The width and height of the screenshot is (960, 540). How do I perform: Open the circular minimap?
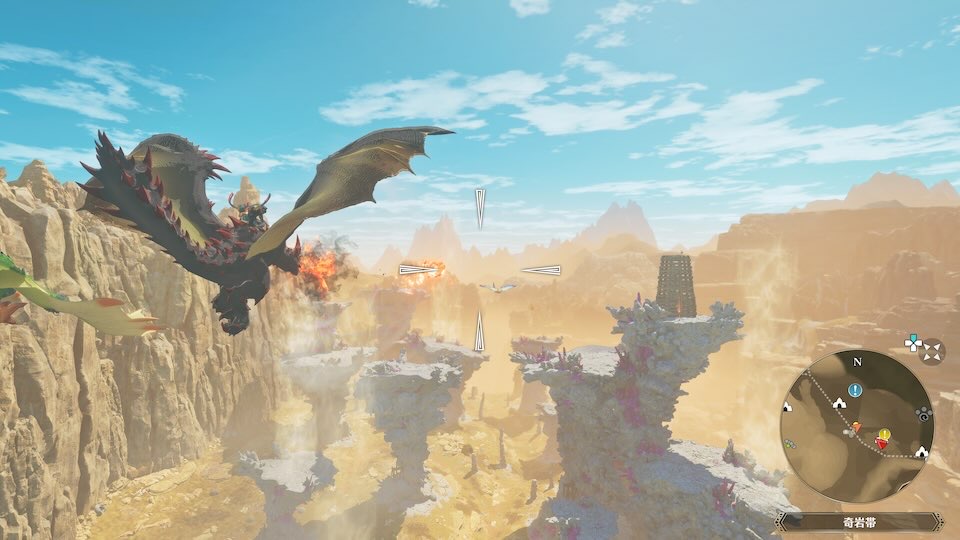[856, 426]
